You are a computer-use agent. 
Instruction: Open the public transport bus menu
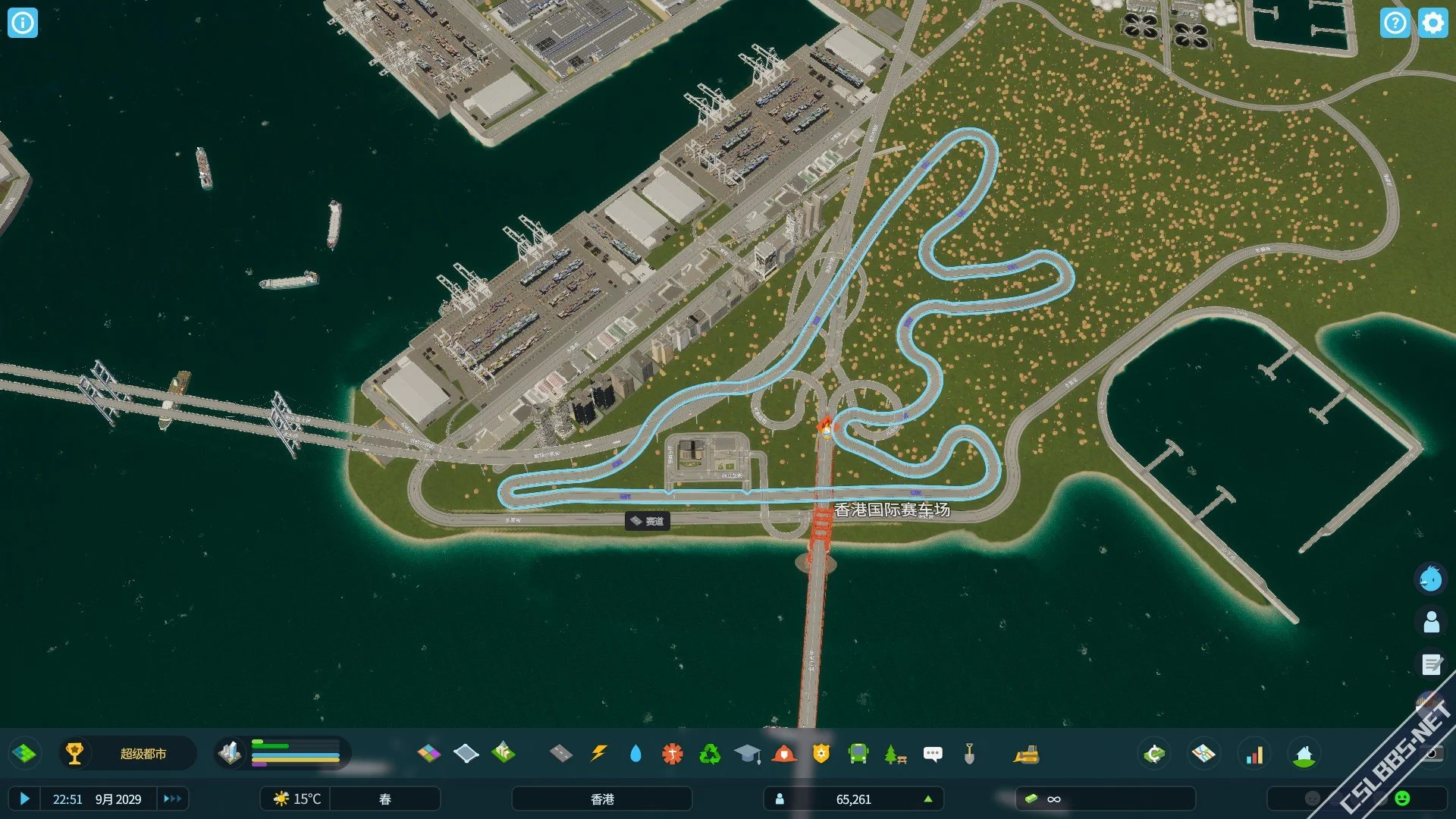[x=858, y=753]
